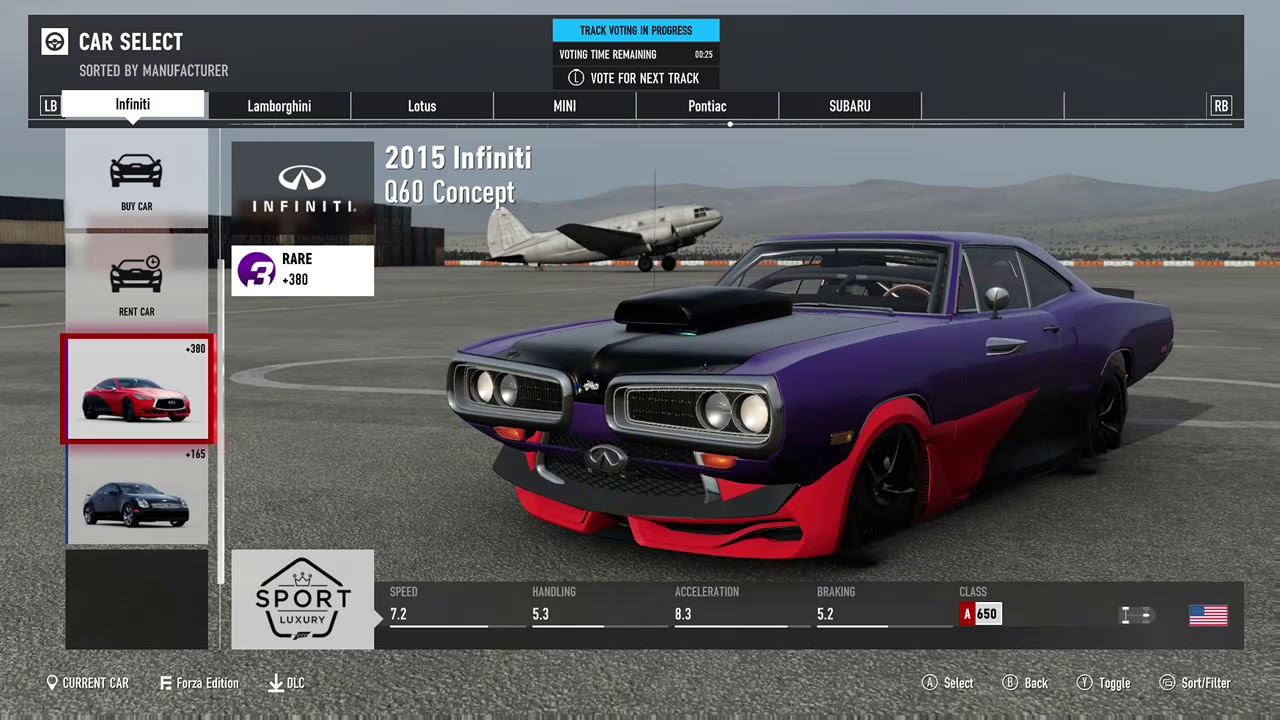Image resolution: width=1280 pixels, height=720 pixels.
Task: Go Back from car select
Action: [x=1025, y=683]
